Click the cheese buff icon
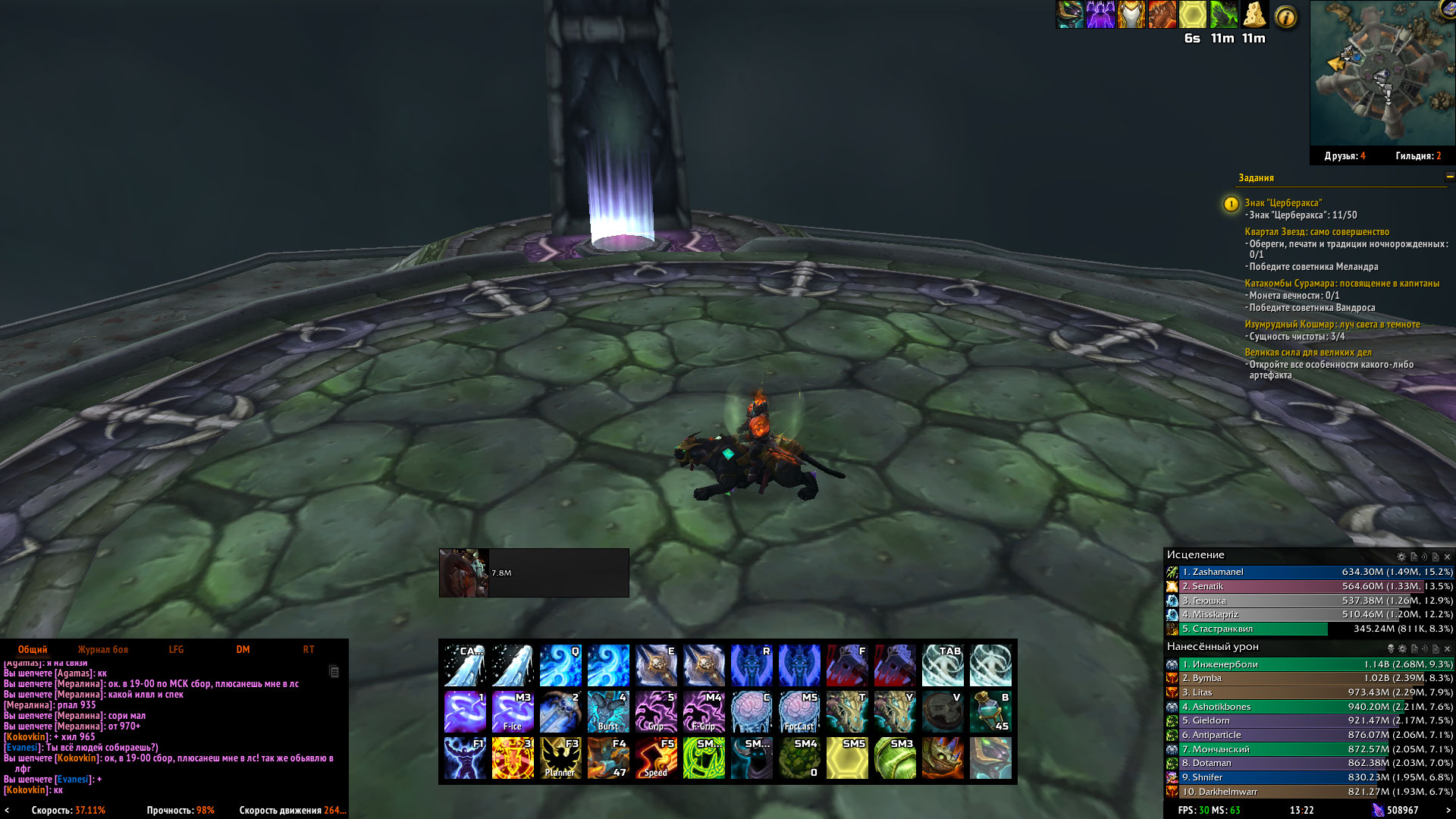This screenshot has height=819, width=1456. (1254, 15)
